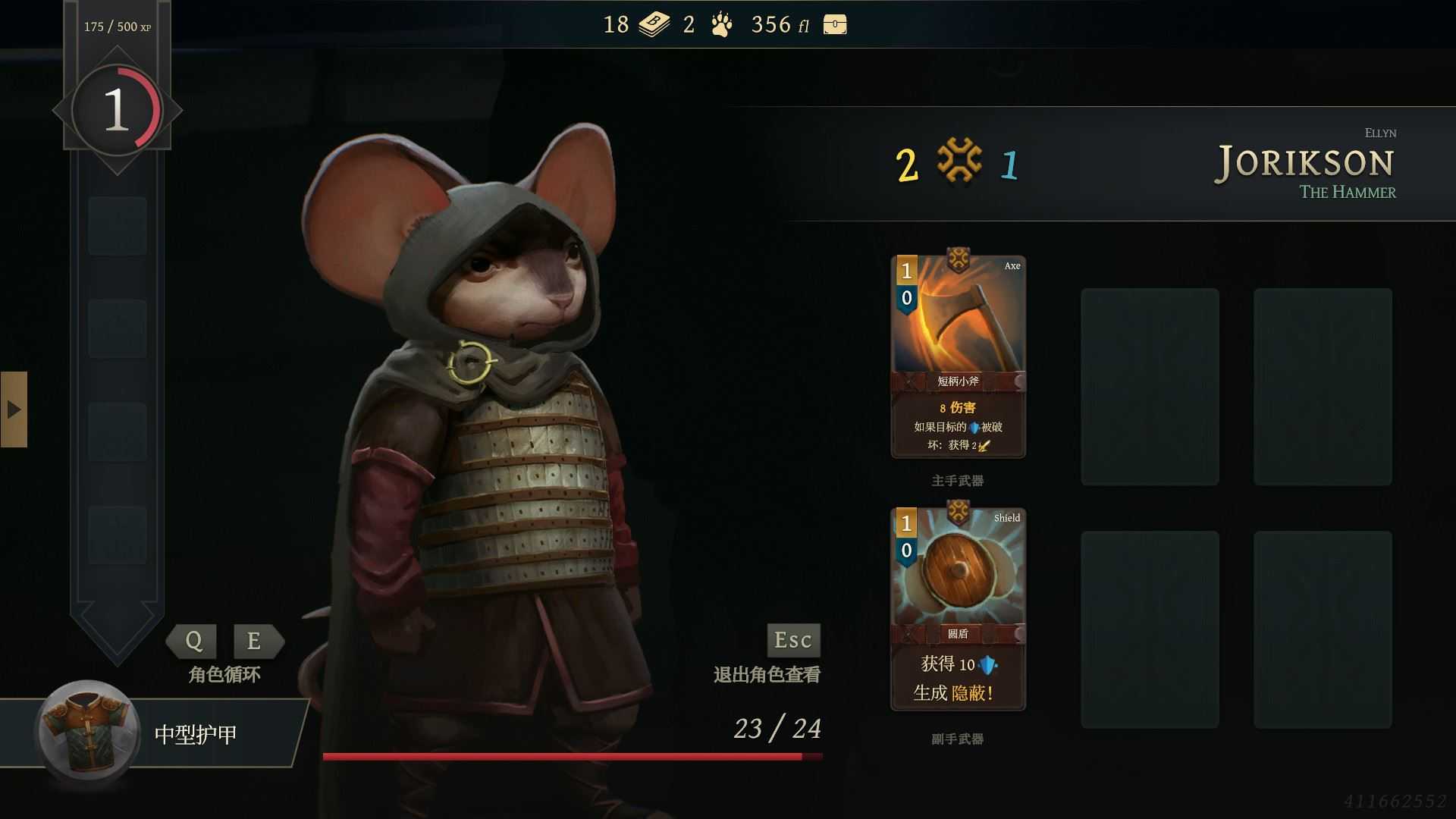This screenshot has width=1456, height=819.
Task: Select the 短柄小斧 Axe card
Action: click(958, 356)
